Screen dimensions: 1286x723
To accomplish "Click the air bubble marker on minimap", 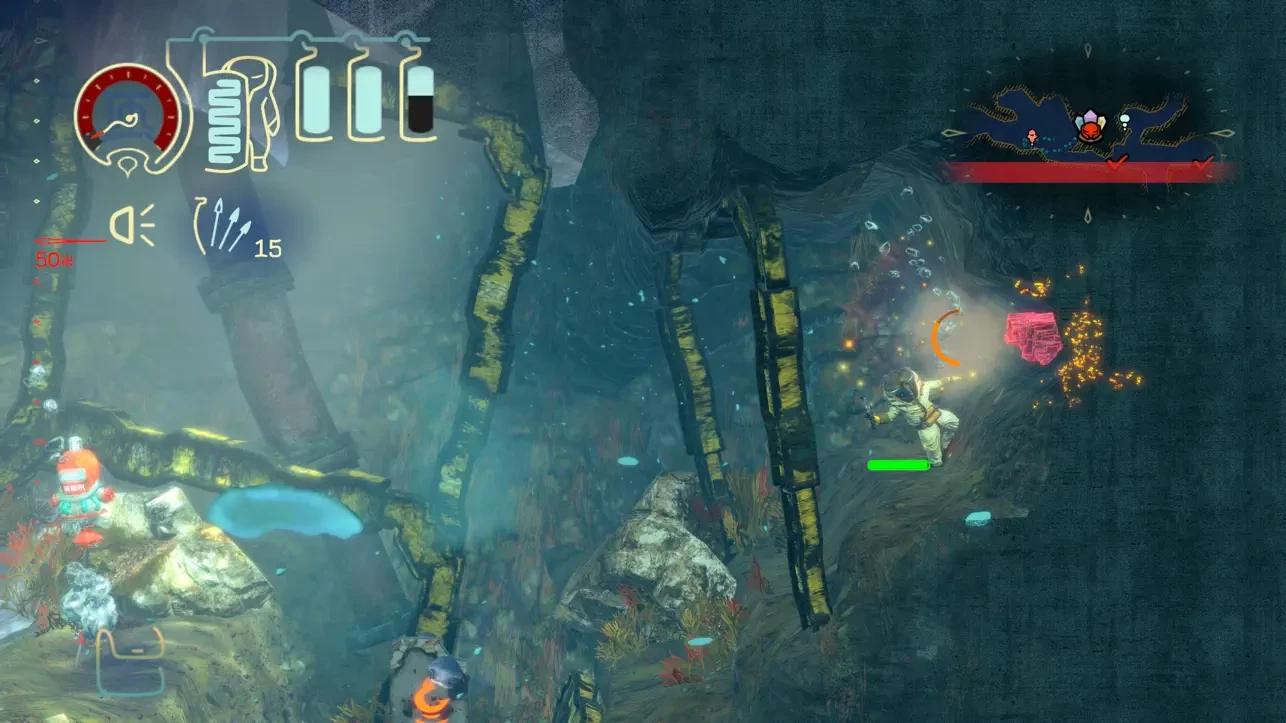I will (1124, 124).
